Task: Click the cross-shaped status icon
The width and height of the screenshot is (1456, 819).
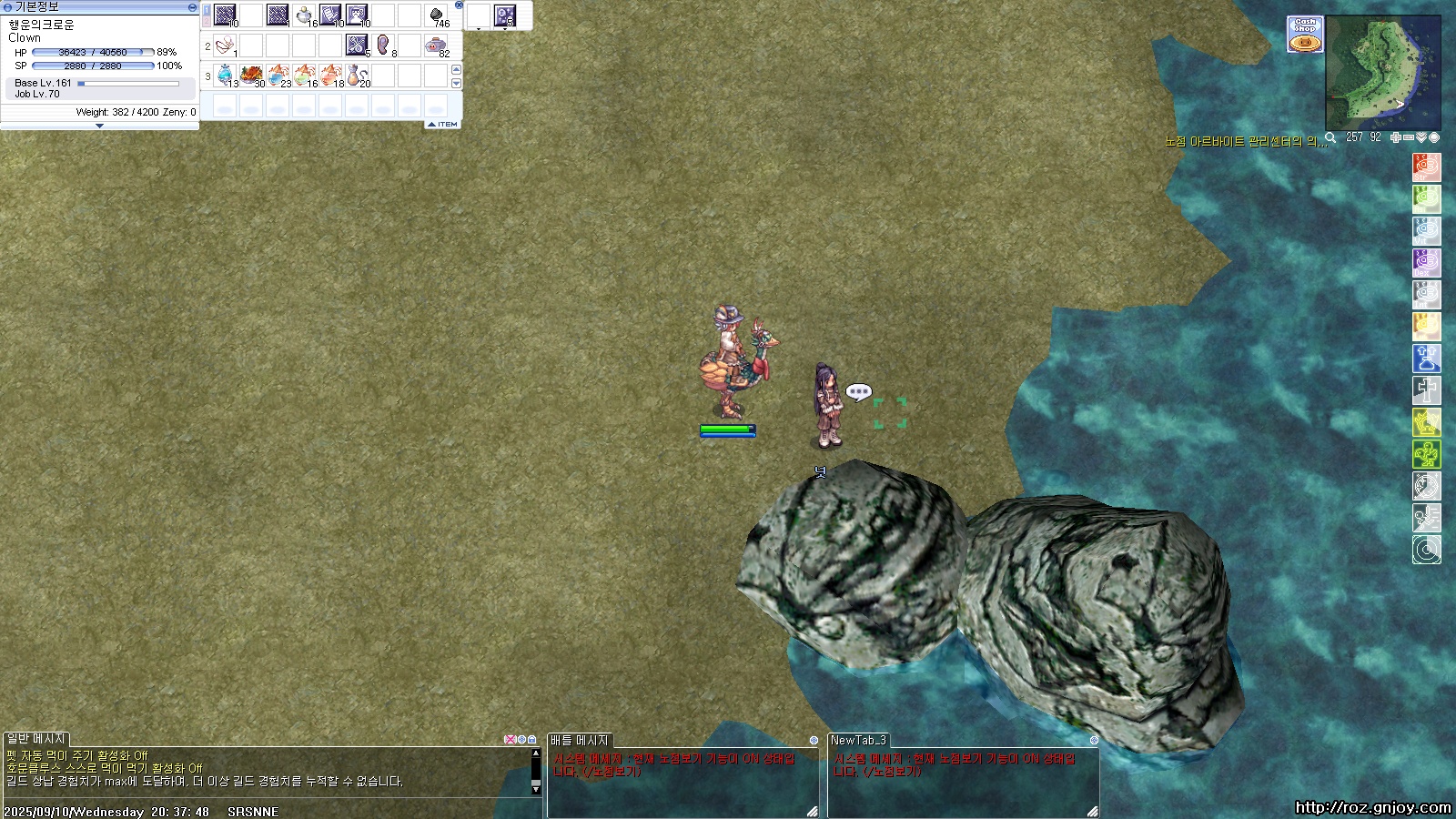Action: coord(1426,389)
